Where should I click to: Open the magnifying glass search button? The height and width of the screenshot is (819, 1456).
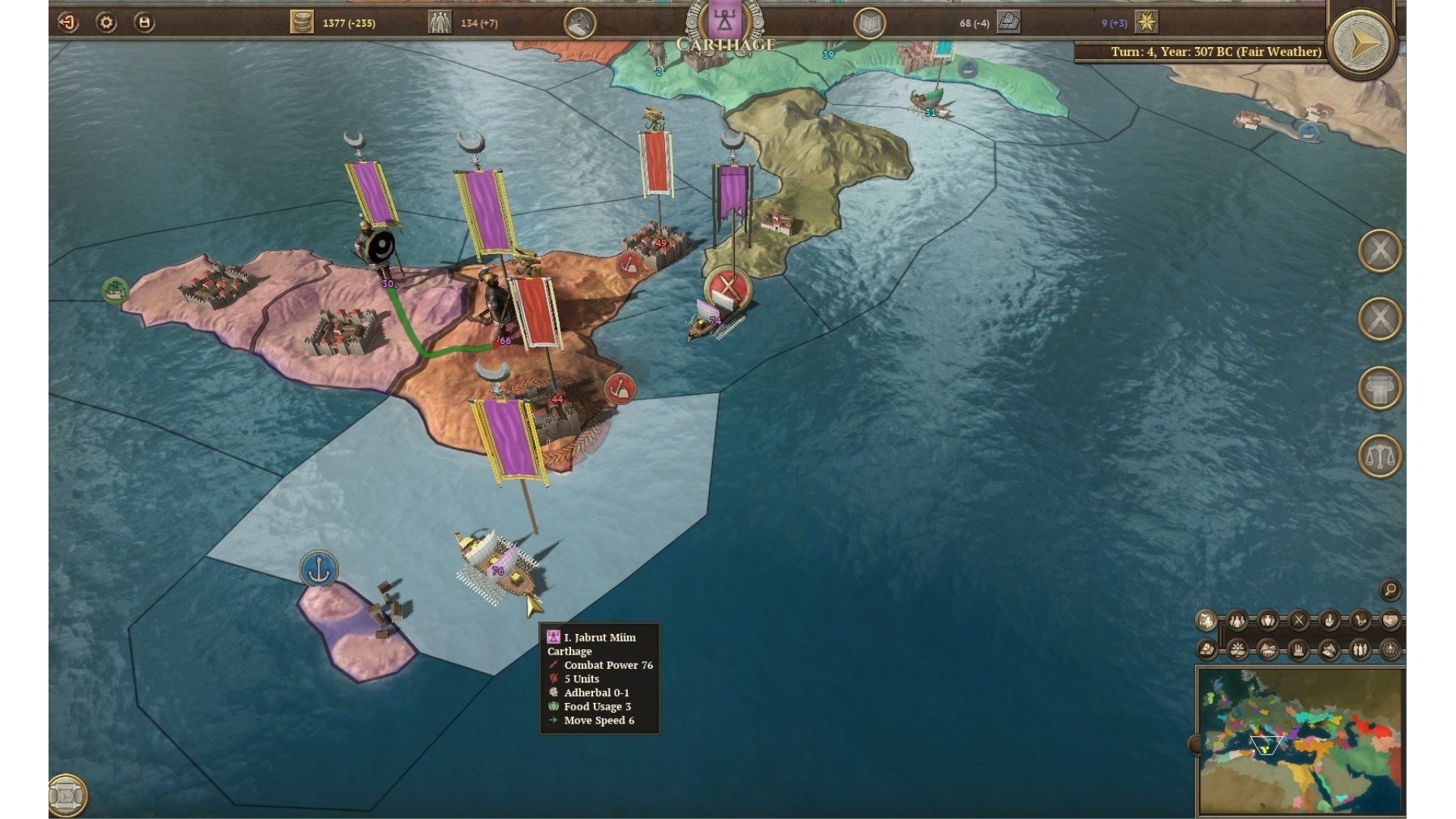coord(1390,589)
